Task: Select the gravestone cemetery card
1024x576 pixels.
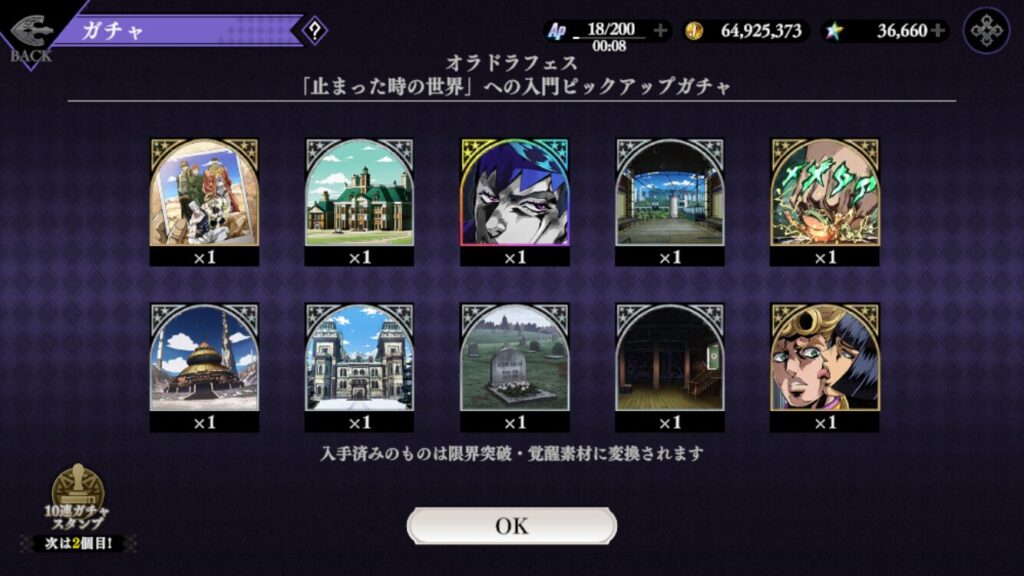Action: 514,358
